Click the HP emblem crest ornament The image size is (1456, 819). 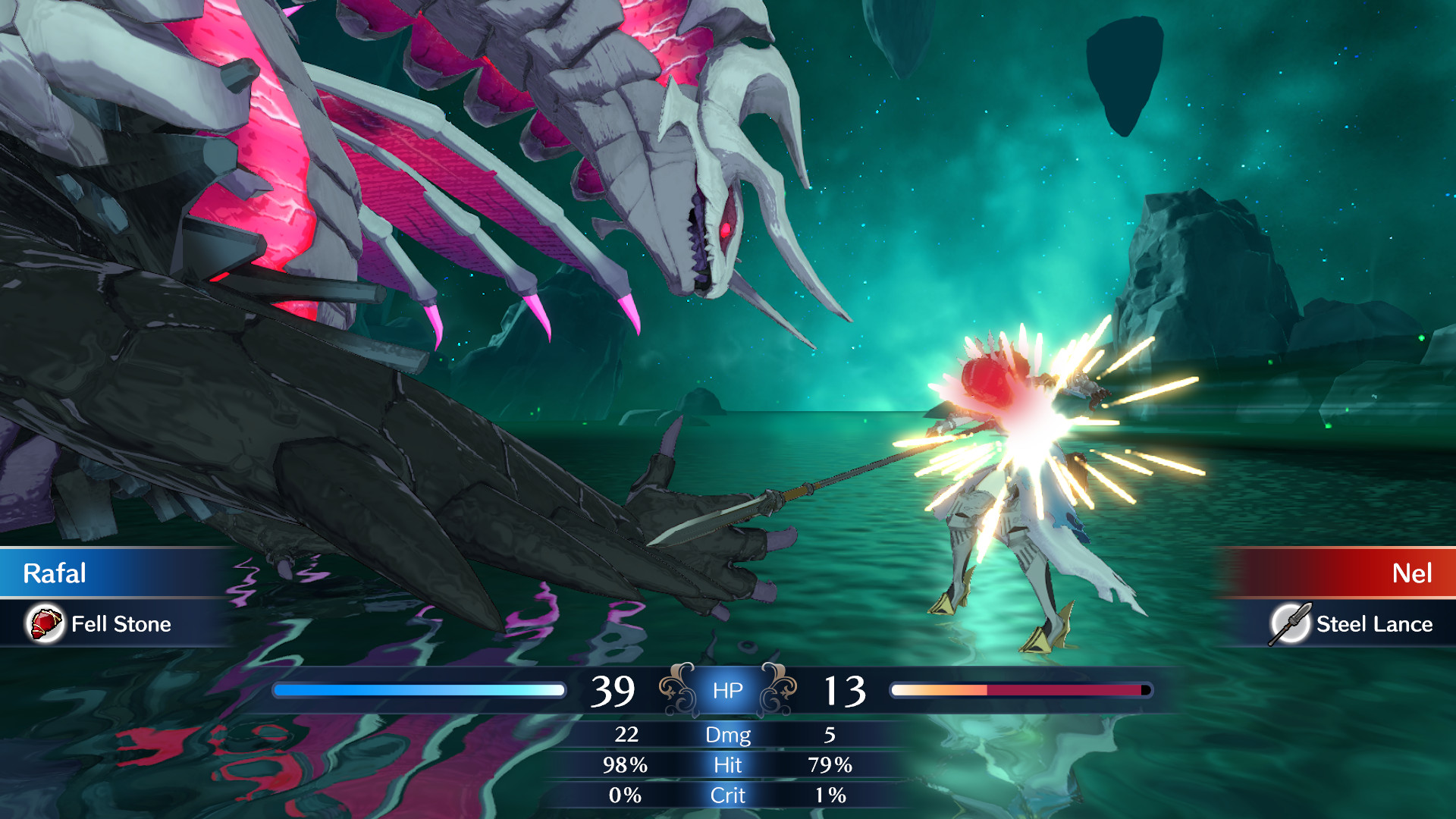(x=728, y=689)
